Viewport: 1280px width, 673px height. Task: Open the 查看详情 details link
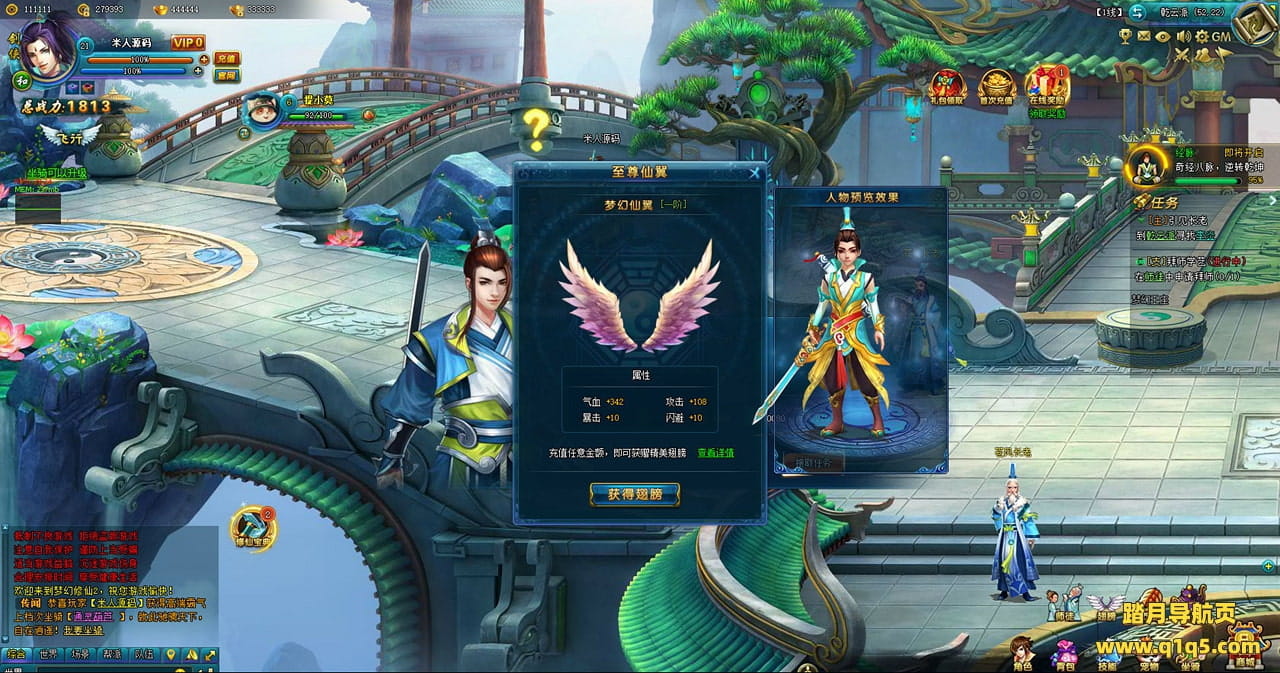[x=715, y=453]
